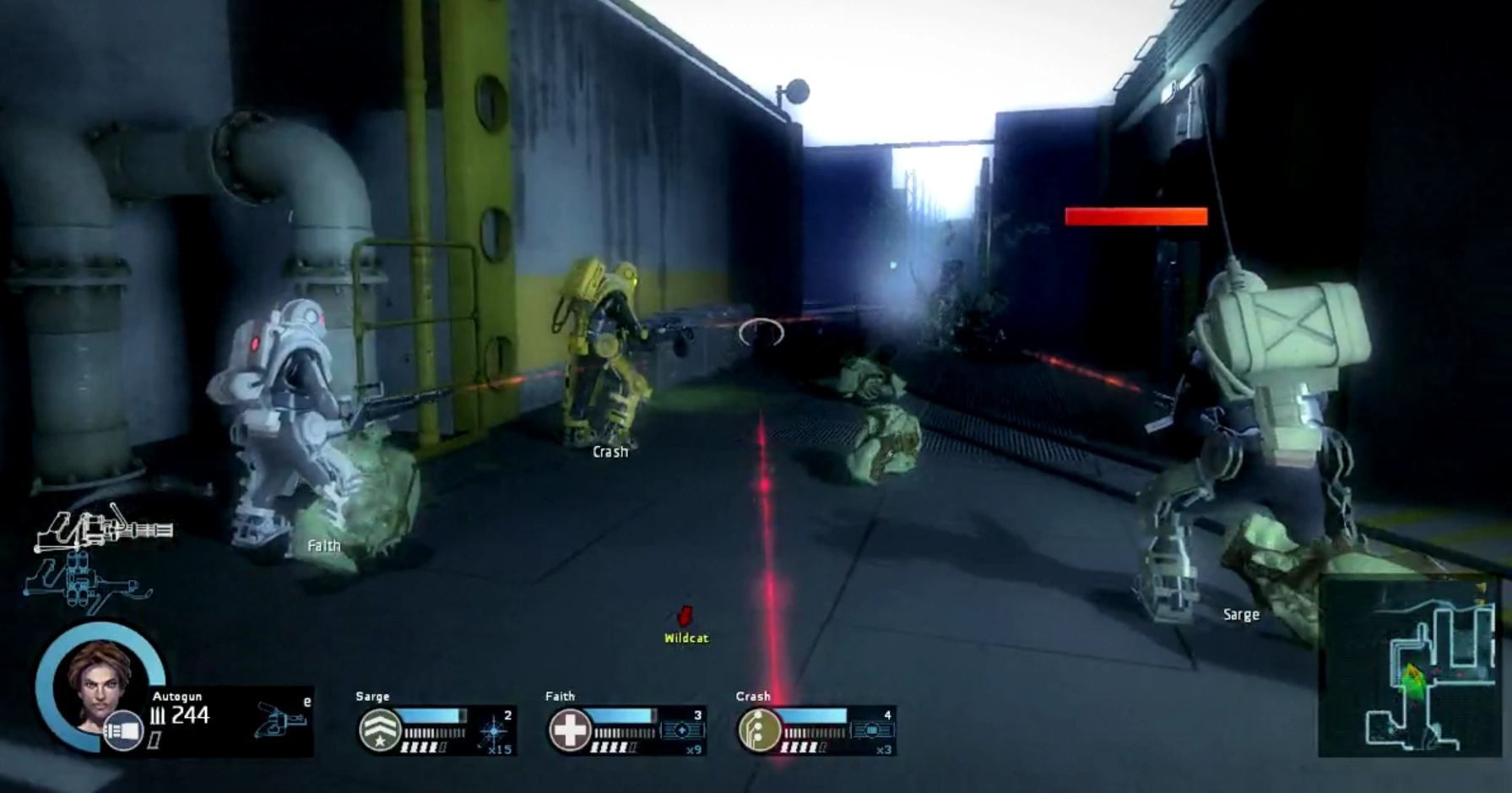Screen dimensions: 1512x793
Task: Click Sarge's rank chevron class icon
Action: pyautogui.click(x=380, y=730)
